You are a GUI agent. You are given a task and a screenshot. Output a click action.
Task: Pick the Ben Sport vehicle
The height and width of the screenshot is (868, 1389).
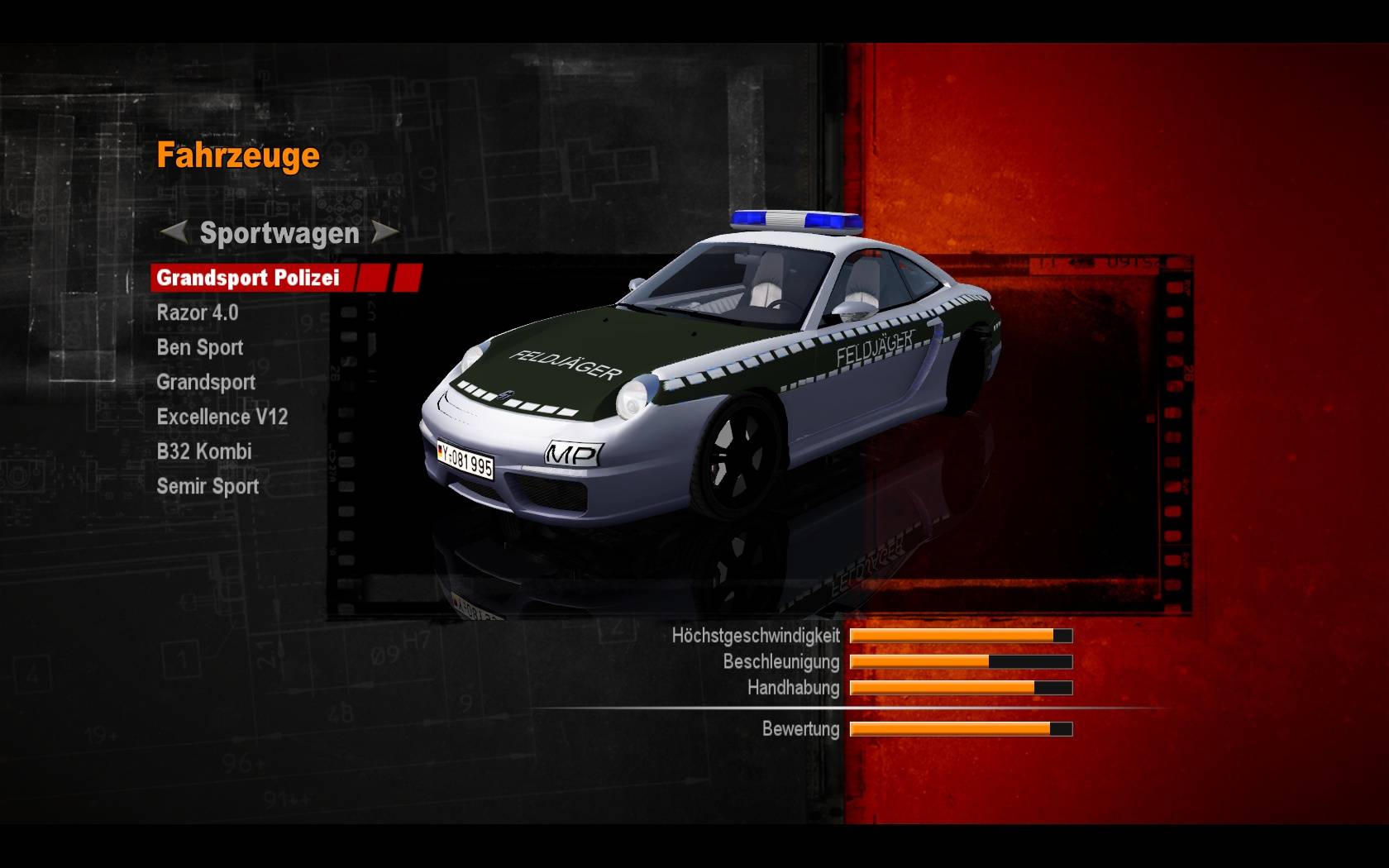tap(200, 348)
